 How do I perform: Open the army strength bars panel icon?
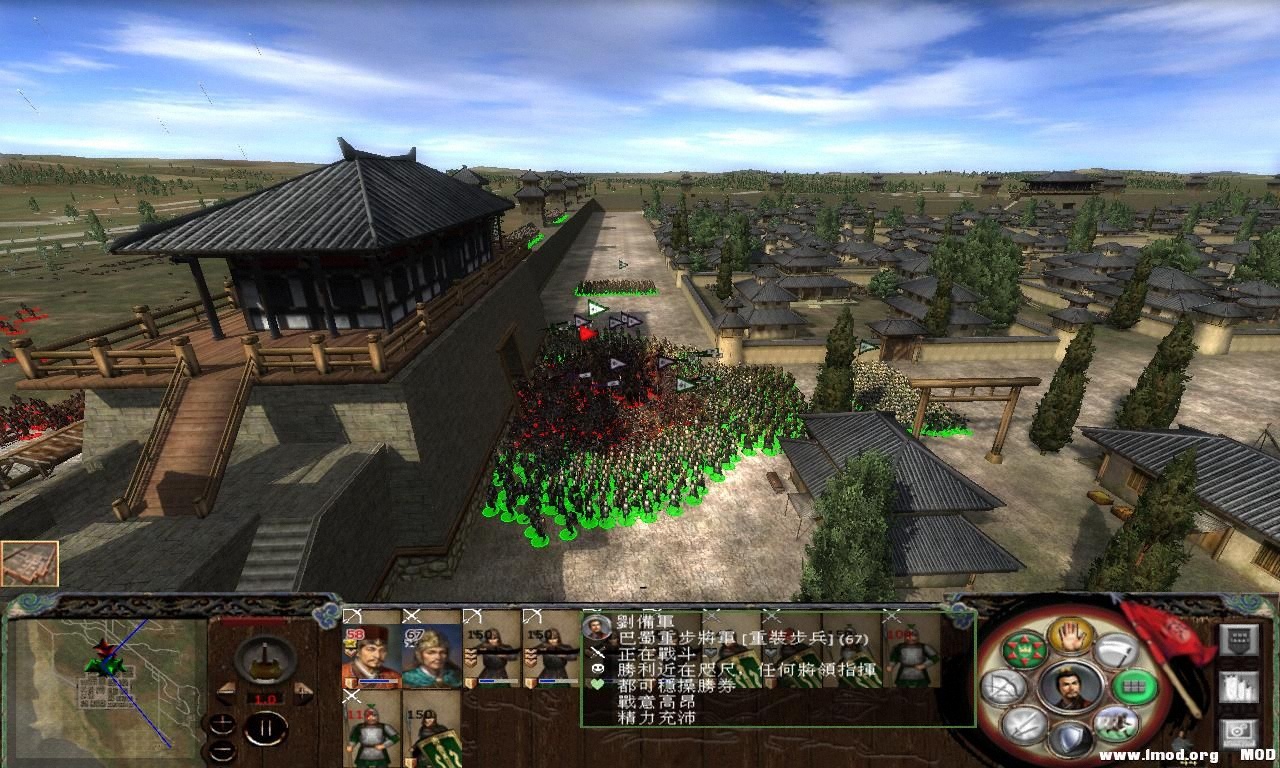coord(1240,687)
